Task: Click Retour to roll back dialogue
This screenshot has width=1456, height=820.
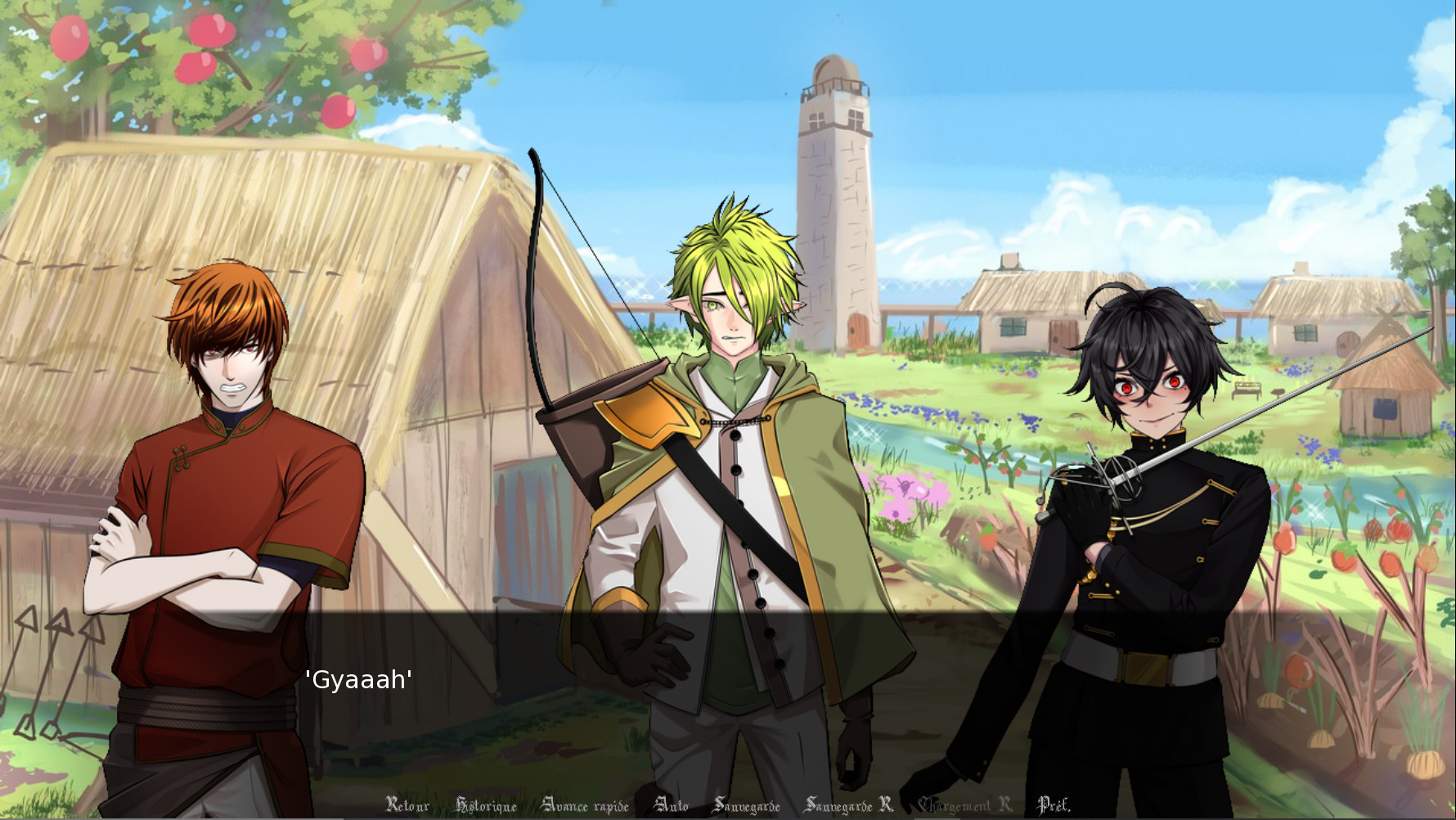Action: pos(407,805)
